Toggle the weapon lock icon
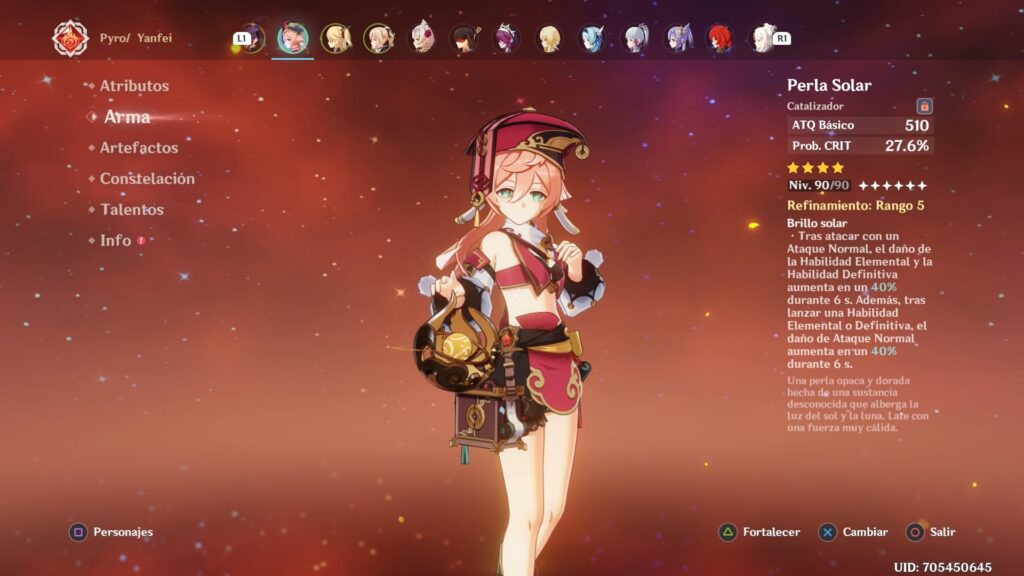Screen dimensions: 1024x576 (x=924, y=106)
